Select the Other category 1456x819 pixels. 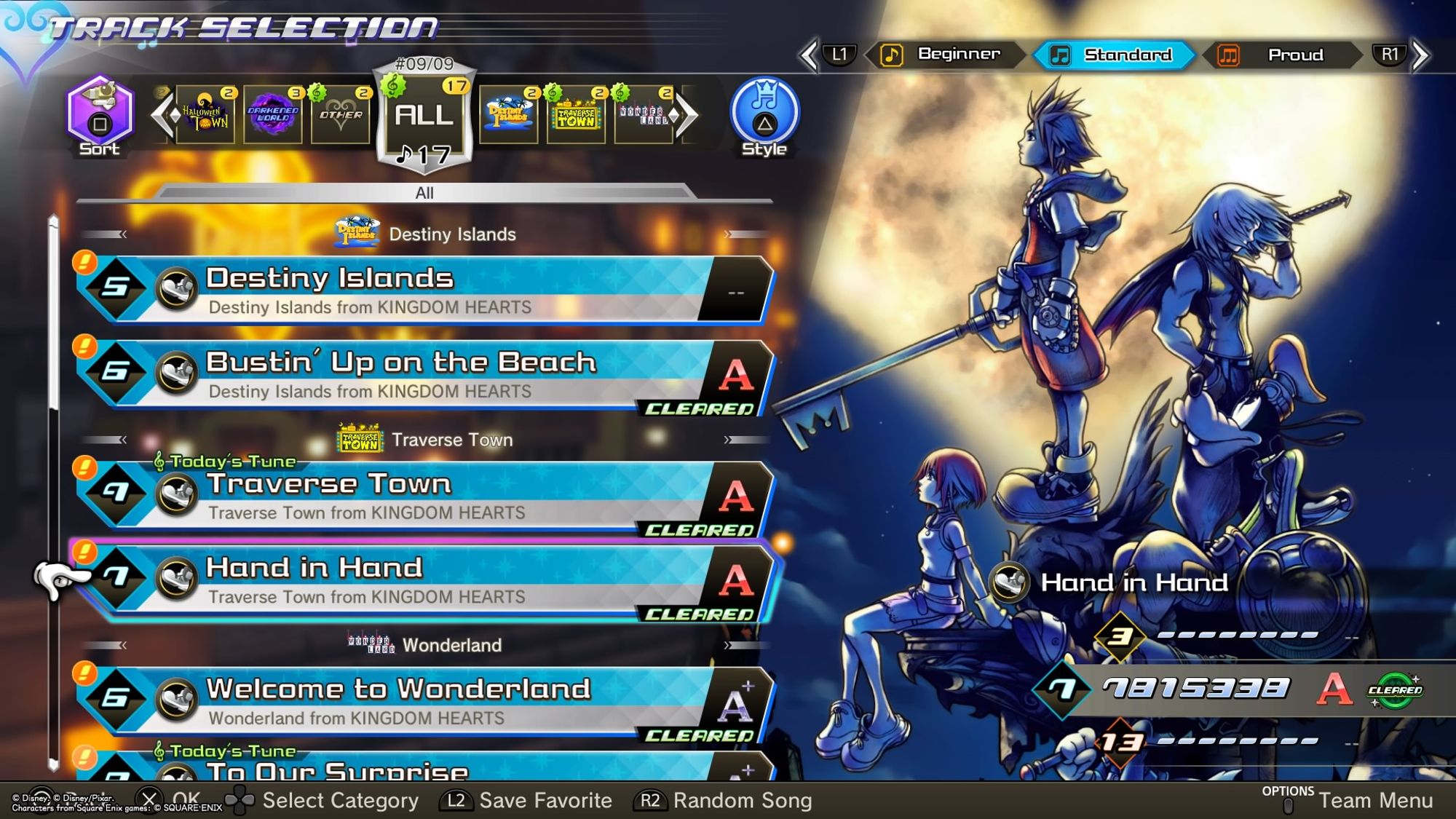tap(340, 115)
